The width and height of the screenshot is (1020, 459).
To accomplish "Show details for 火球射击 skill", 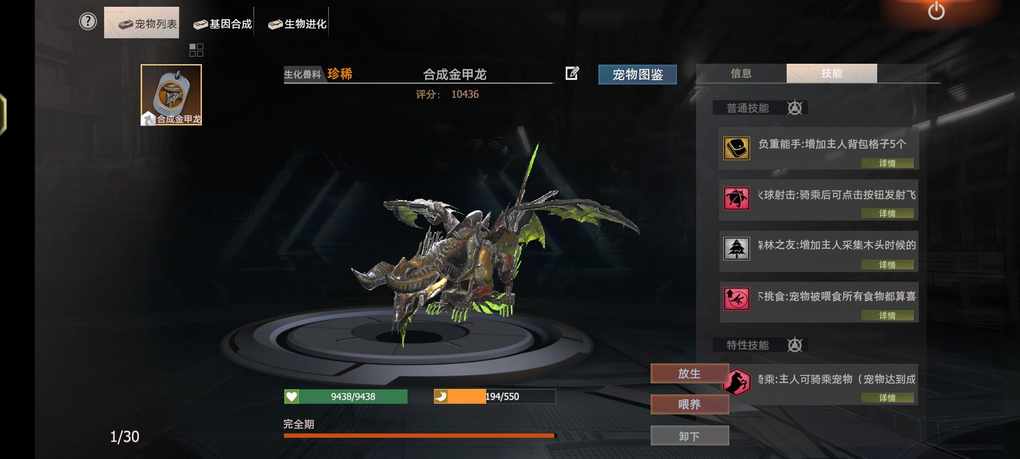I will 887,213.
